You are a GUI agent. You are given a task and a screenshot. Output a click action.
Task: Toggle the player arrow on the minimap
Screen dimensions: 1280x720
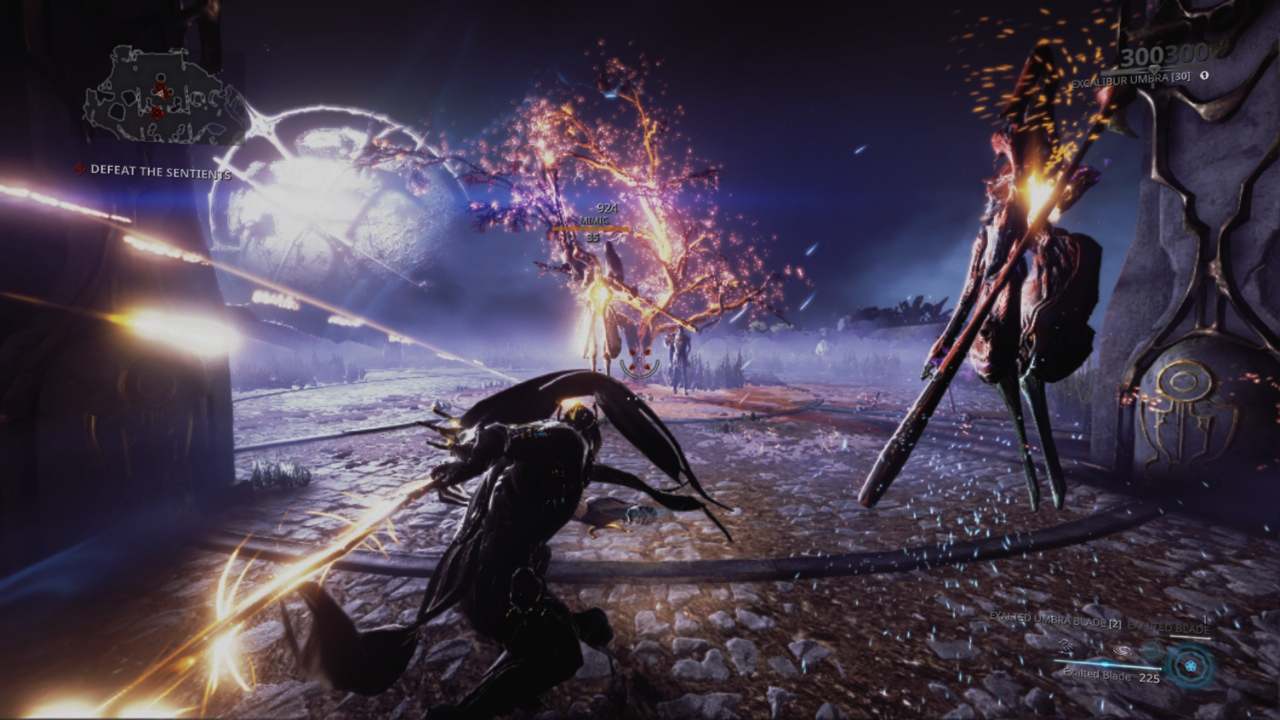(160, 93)
